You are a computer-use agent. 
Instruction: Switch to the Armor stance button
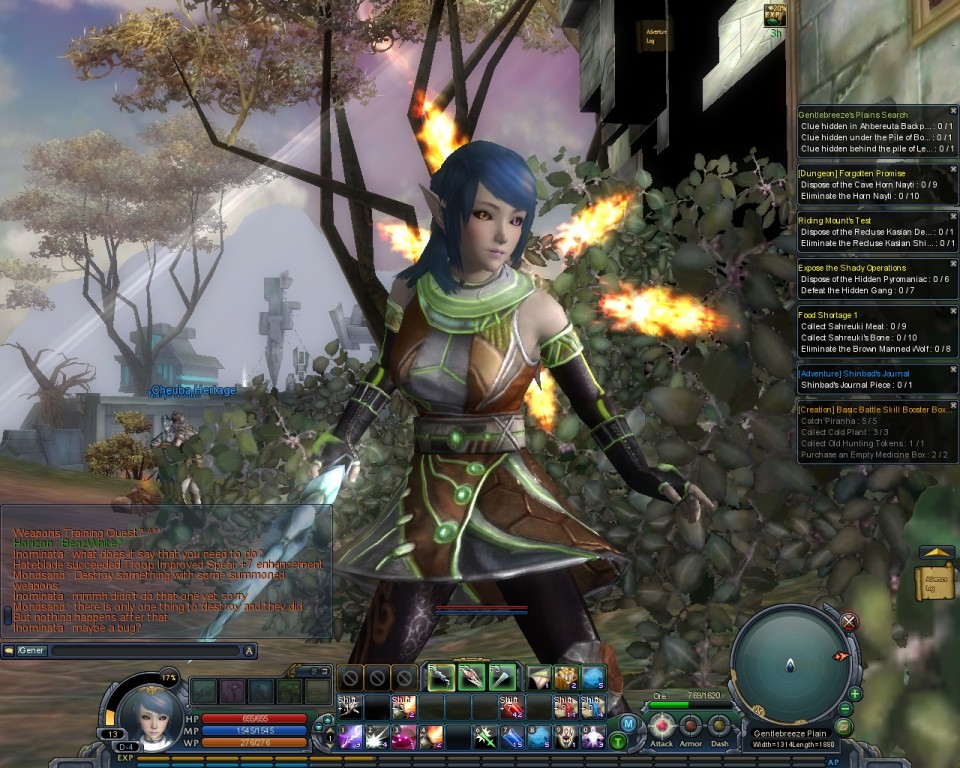pyautogui.click(x=691, y=727)
